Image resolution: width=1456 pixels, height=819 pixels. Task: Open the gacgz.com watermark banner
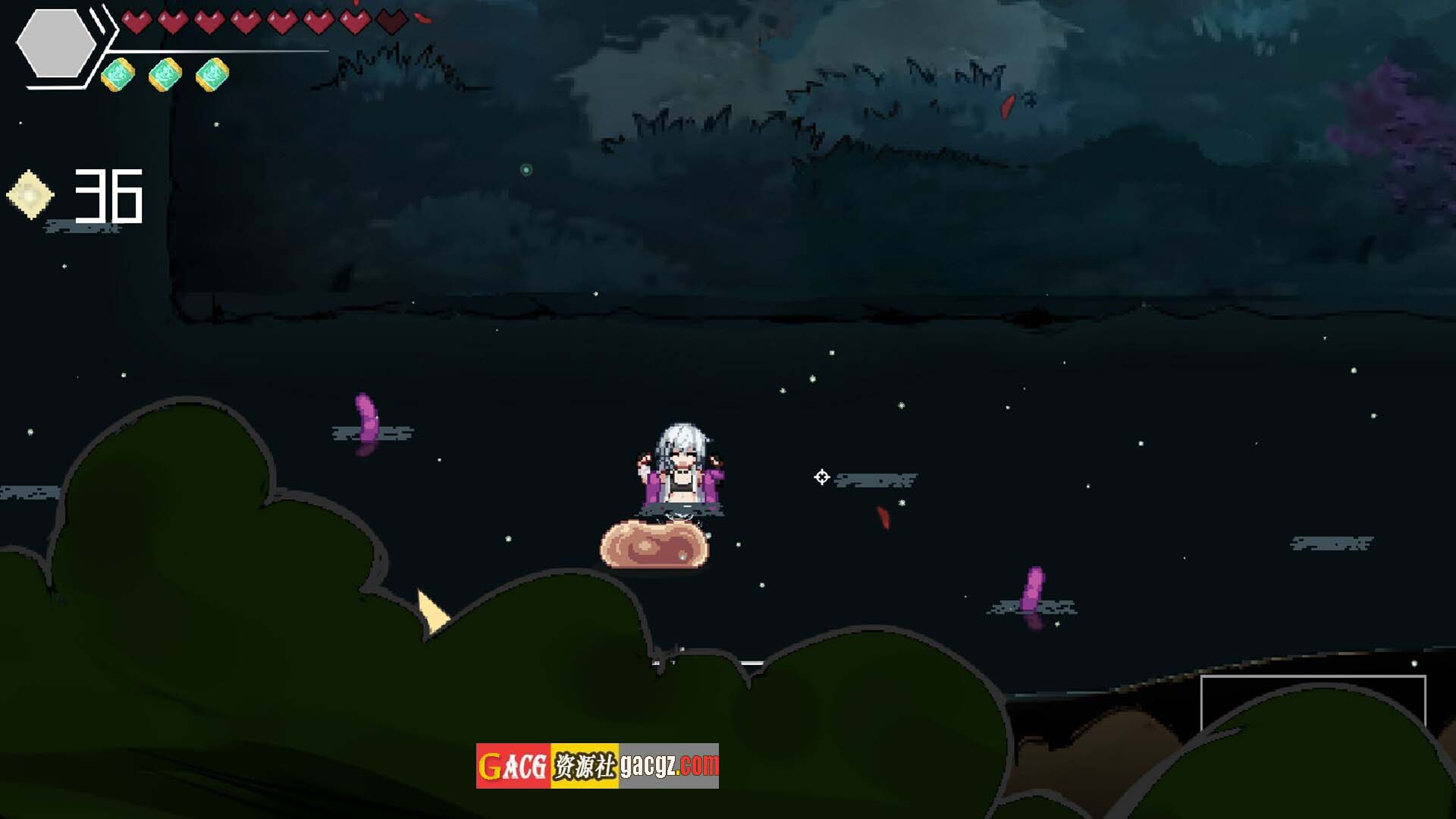click(x=597, y=765)
